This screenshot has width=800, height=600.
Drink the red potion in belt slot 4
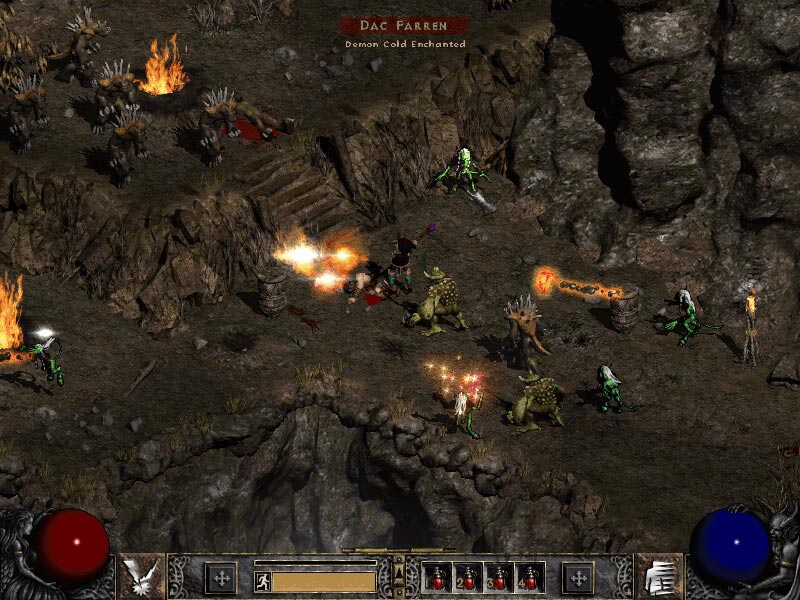tap(529, 579)
